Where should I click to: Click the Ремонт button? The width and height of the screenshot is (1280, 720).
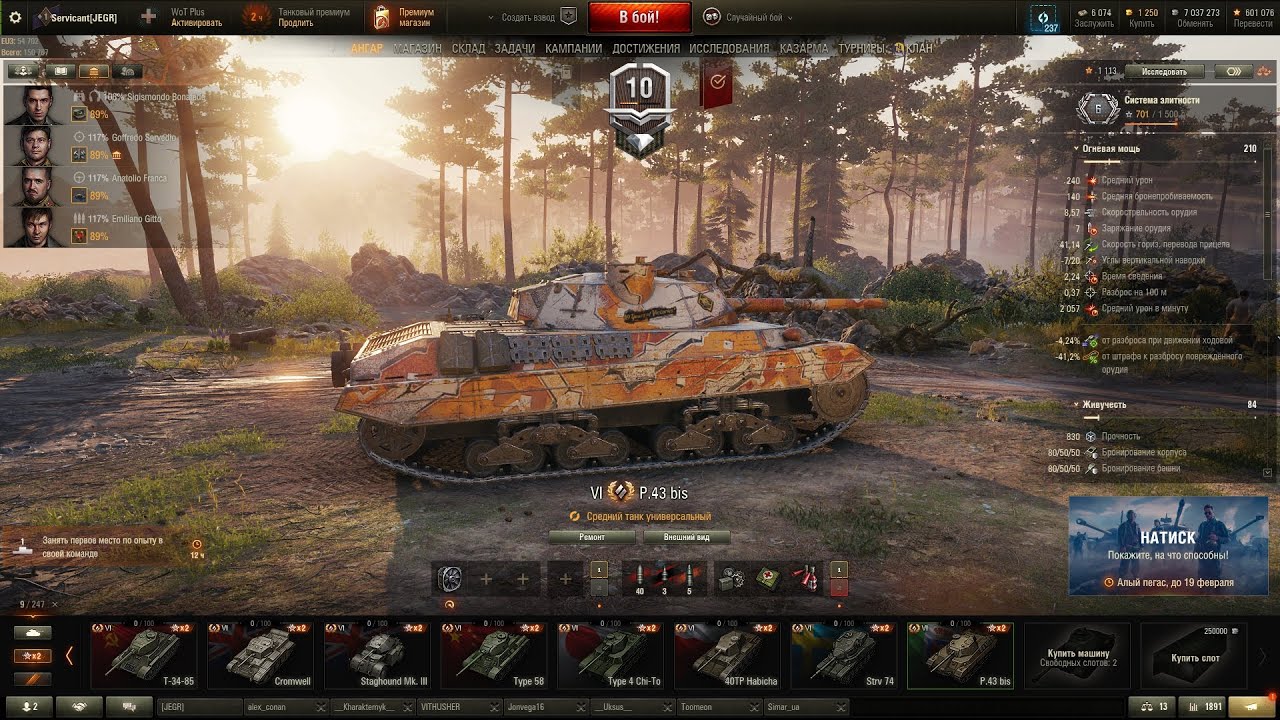pyautogui.click(x=592, y=537)
